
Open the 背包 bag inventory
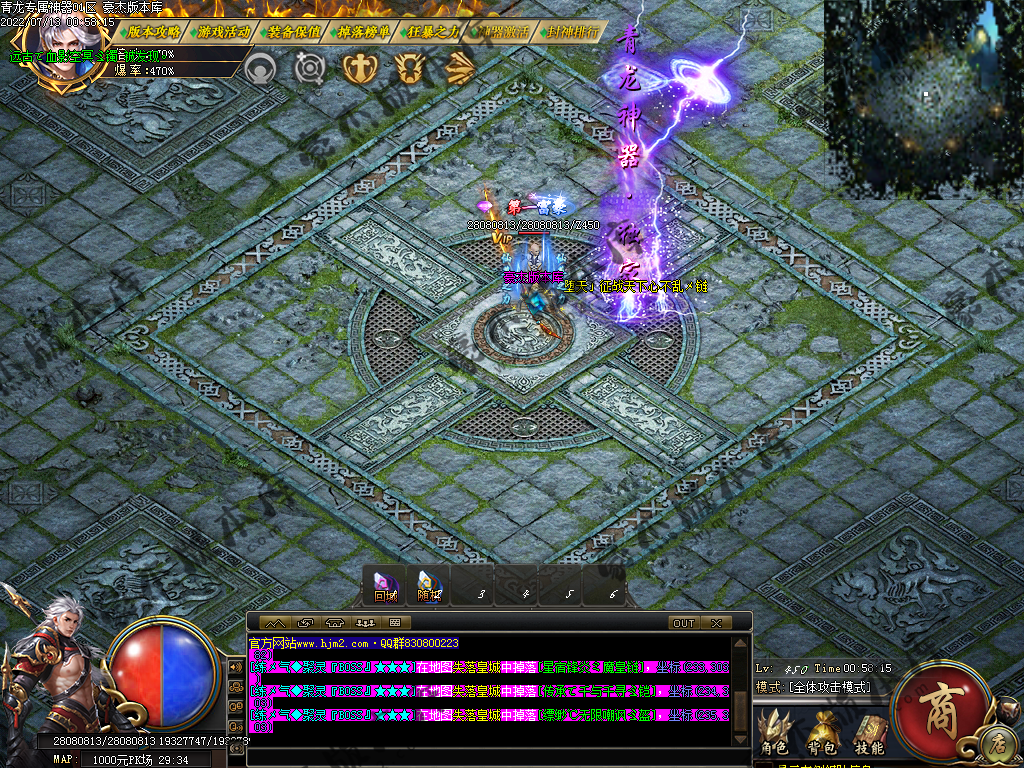(x=822, y=735)
